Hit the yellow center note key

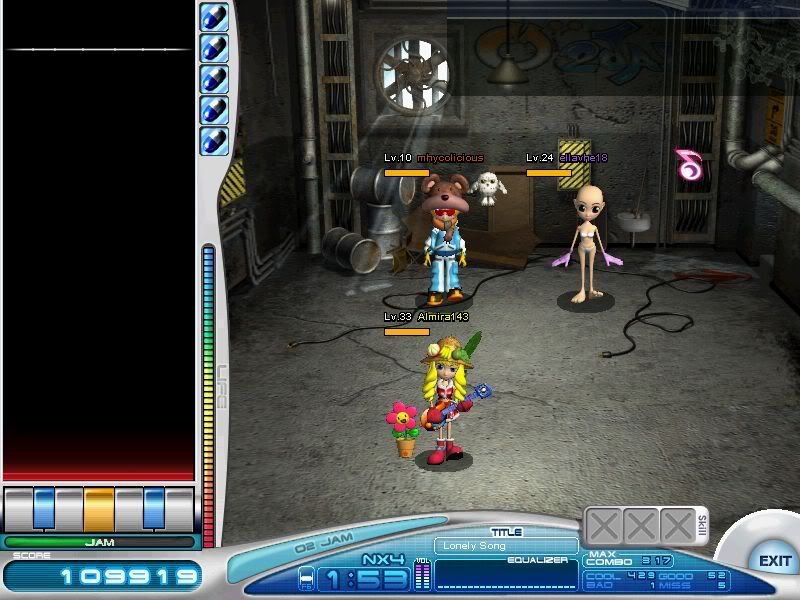pos(99,508)
